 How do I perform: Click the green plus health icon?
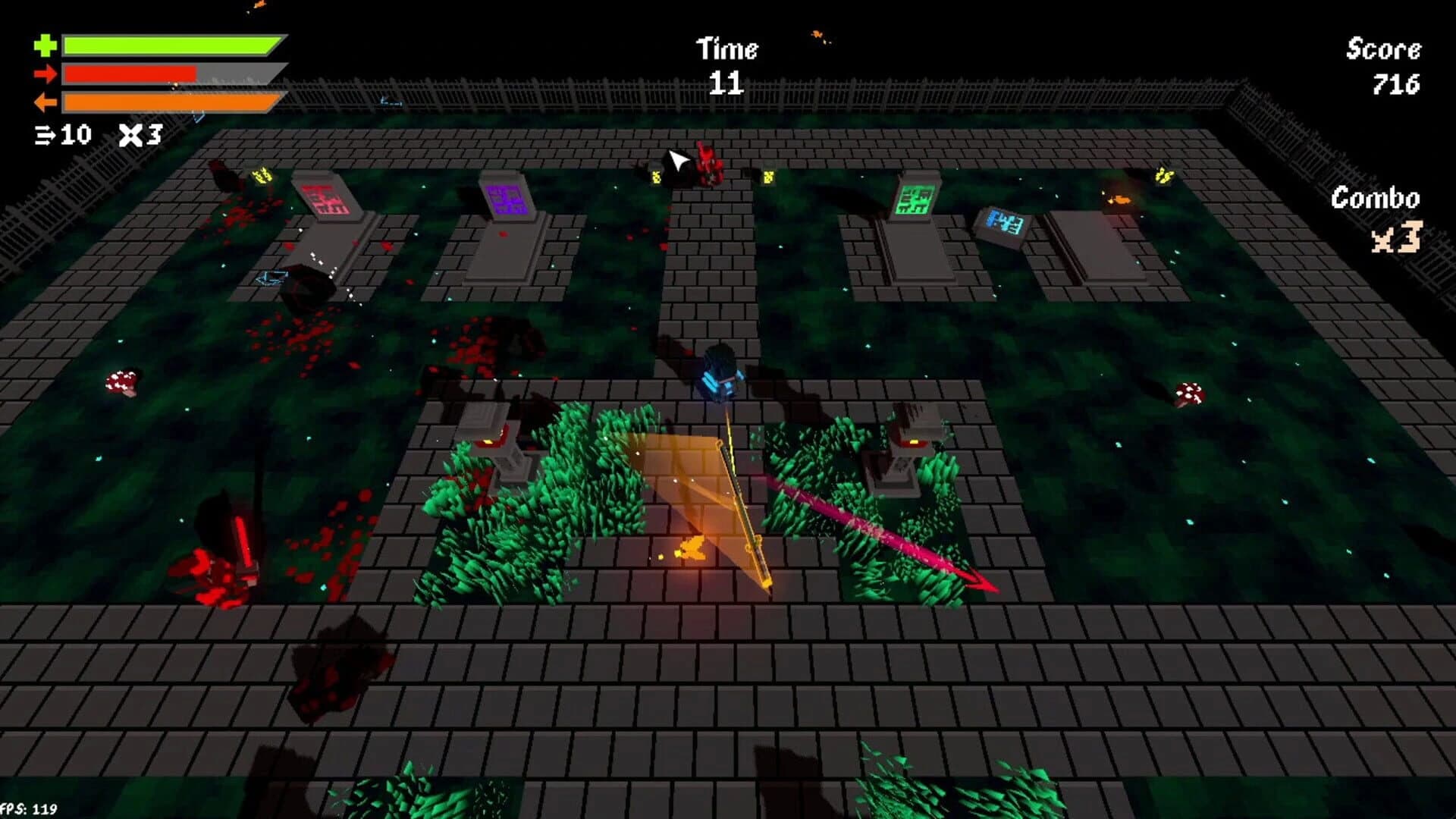click(x=47, y=45)
